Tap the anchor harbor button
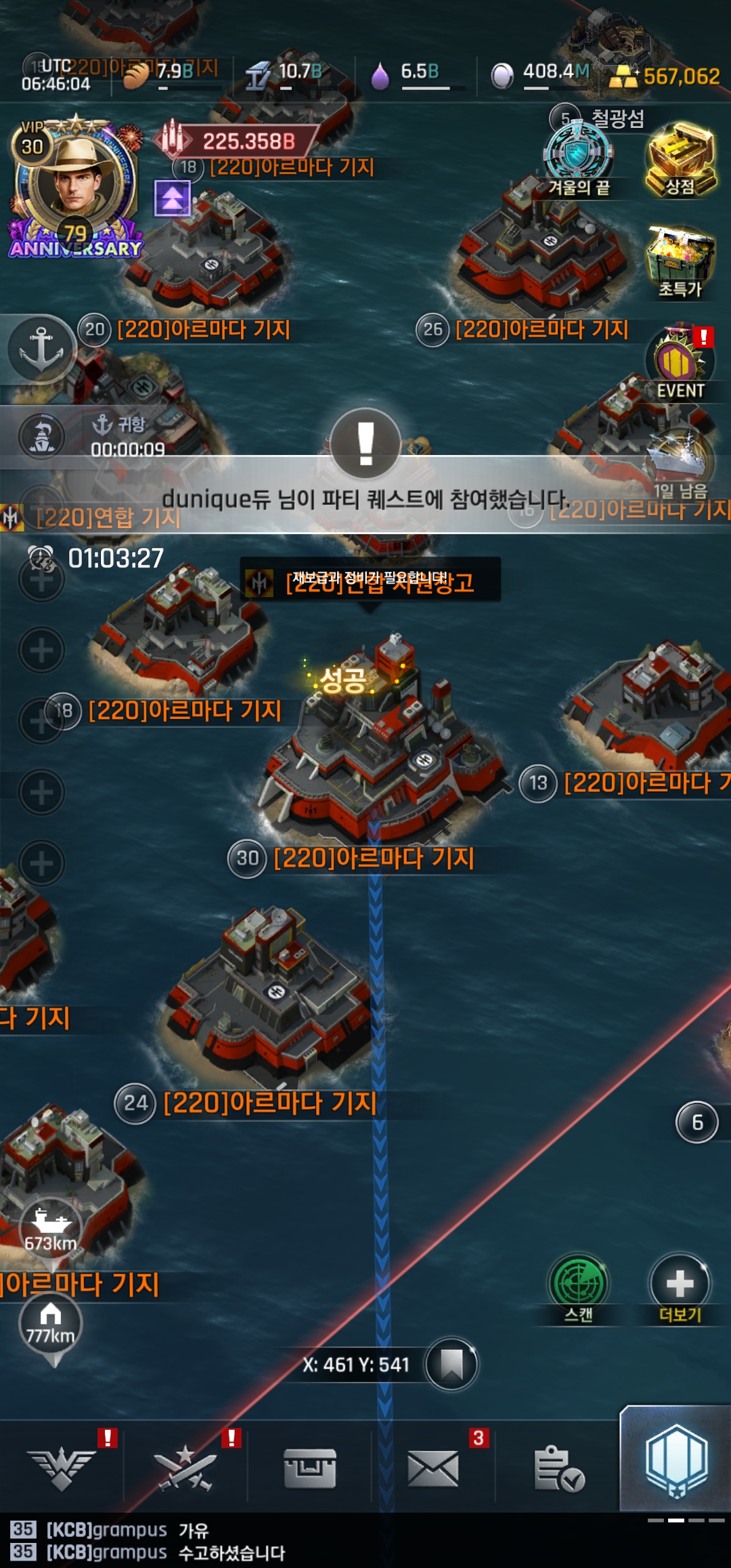Image resolution: width=731 pixels, height=1568 pixels. pyautogui.click(x=41, y=349)
